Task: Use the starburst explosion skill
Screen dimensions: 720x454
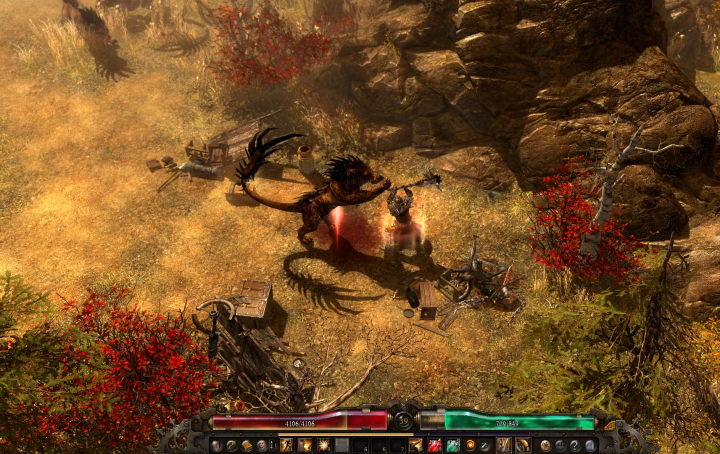Action: pyautogui.click(x=323, y=445)
